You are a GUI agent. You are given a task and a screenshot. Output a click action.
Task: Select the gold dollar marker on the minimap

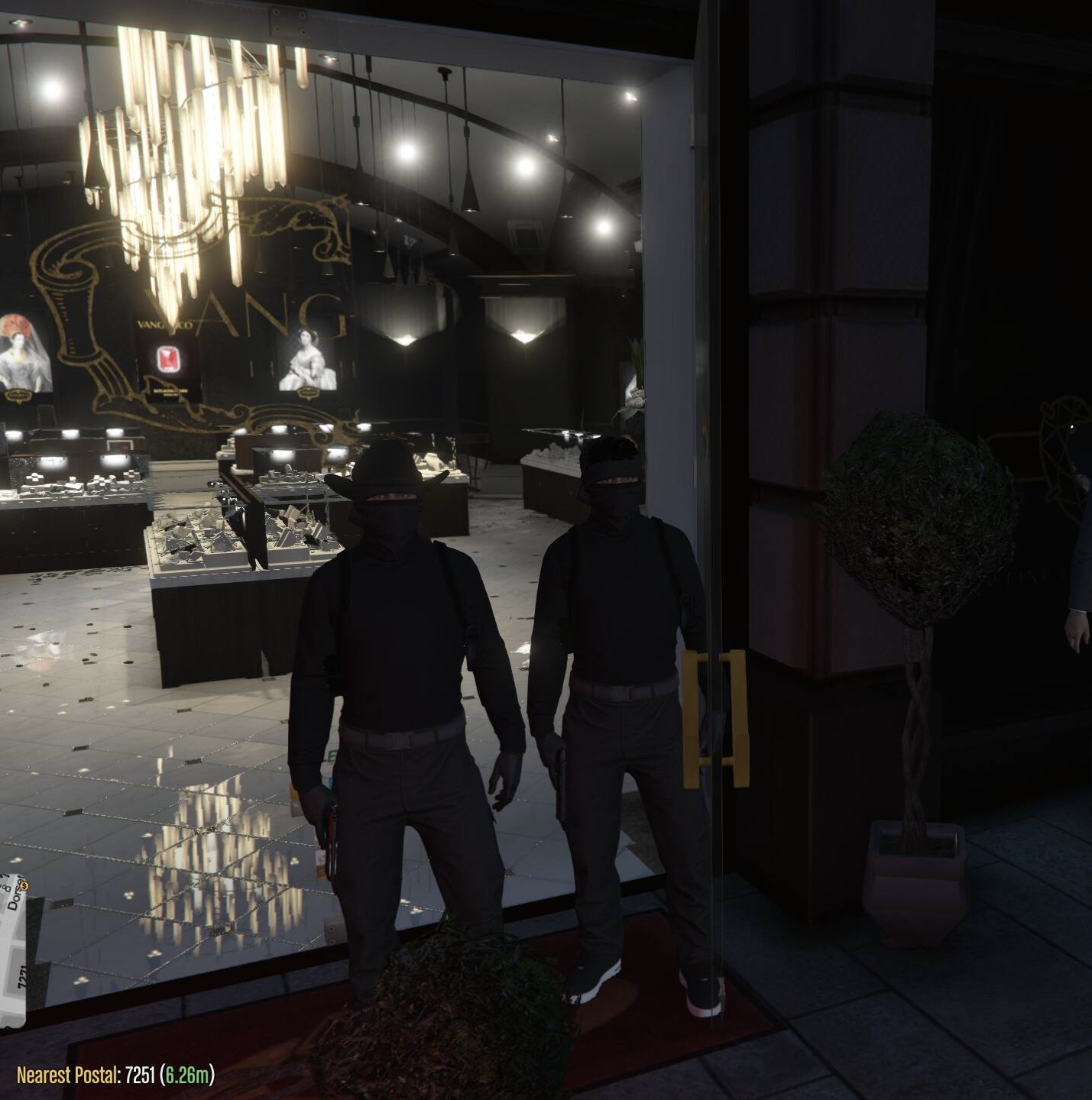(x=23, y=885)
